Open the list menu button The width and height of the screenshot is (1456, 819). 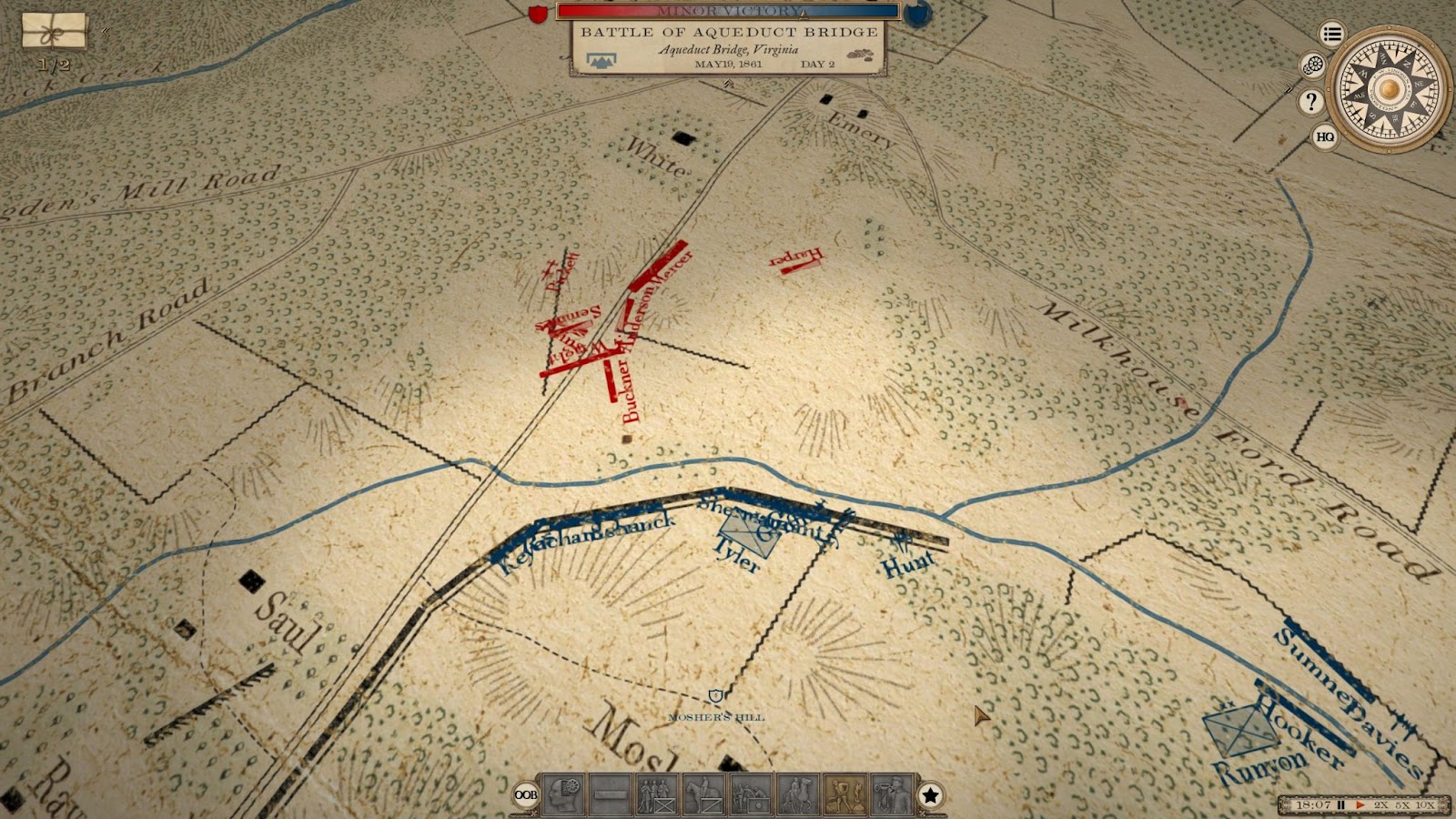tap(1332, 35)
